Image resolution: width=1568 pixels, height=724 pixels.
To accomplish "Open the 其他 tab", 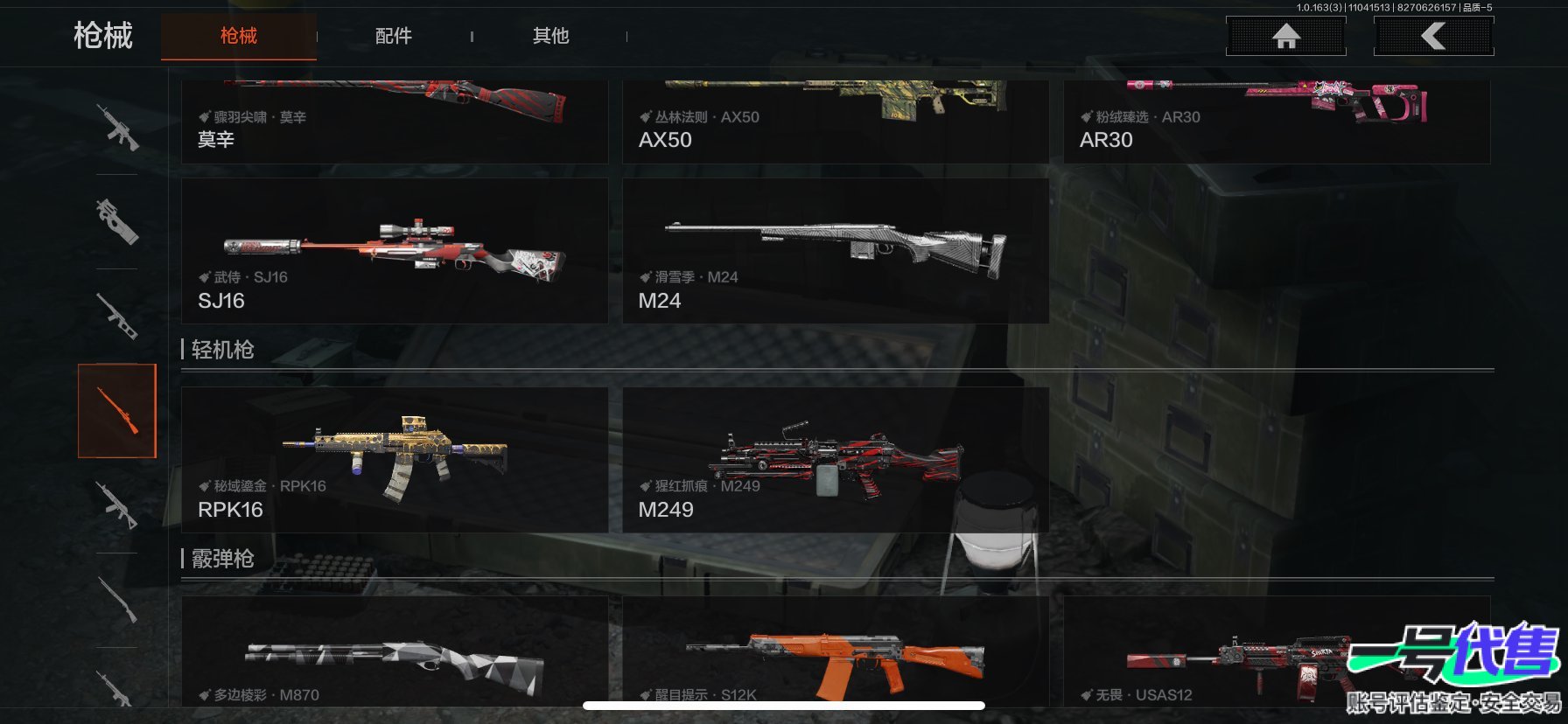I will coord(550,36).
